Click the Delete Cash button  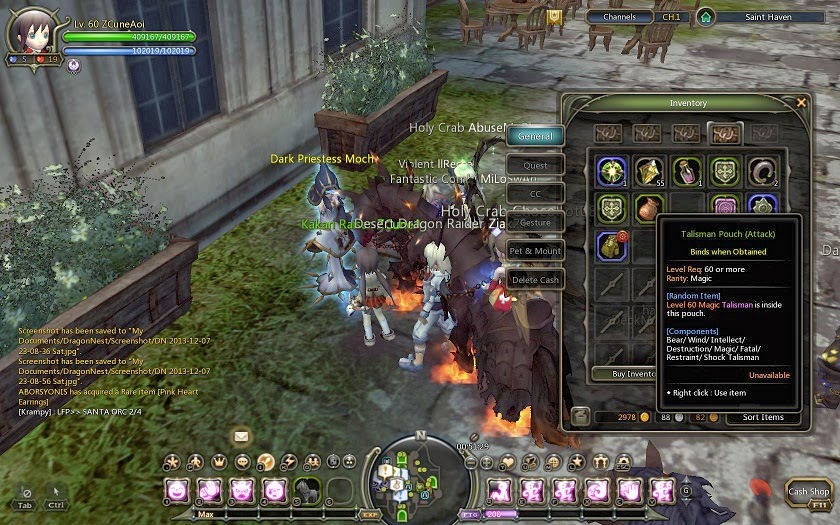[x=536, y=280]
